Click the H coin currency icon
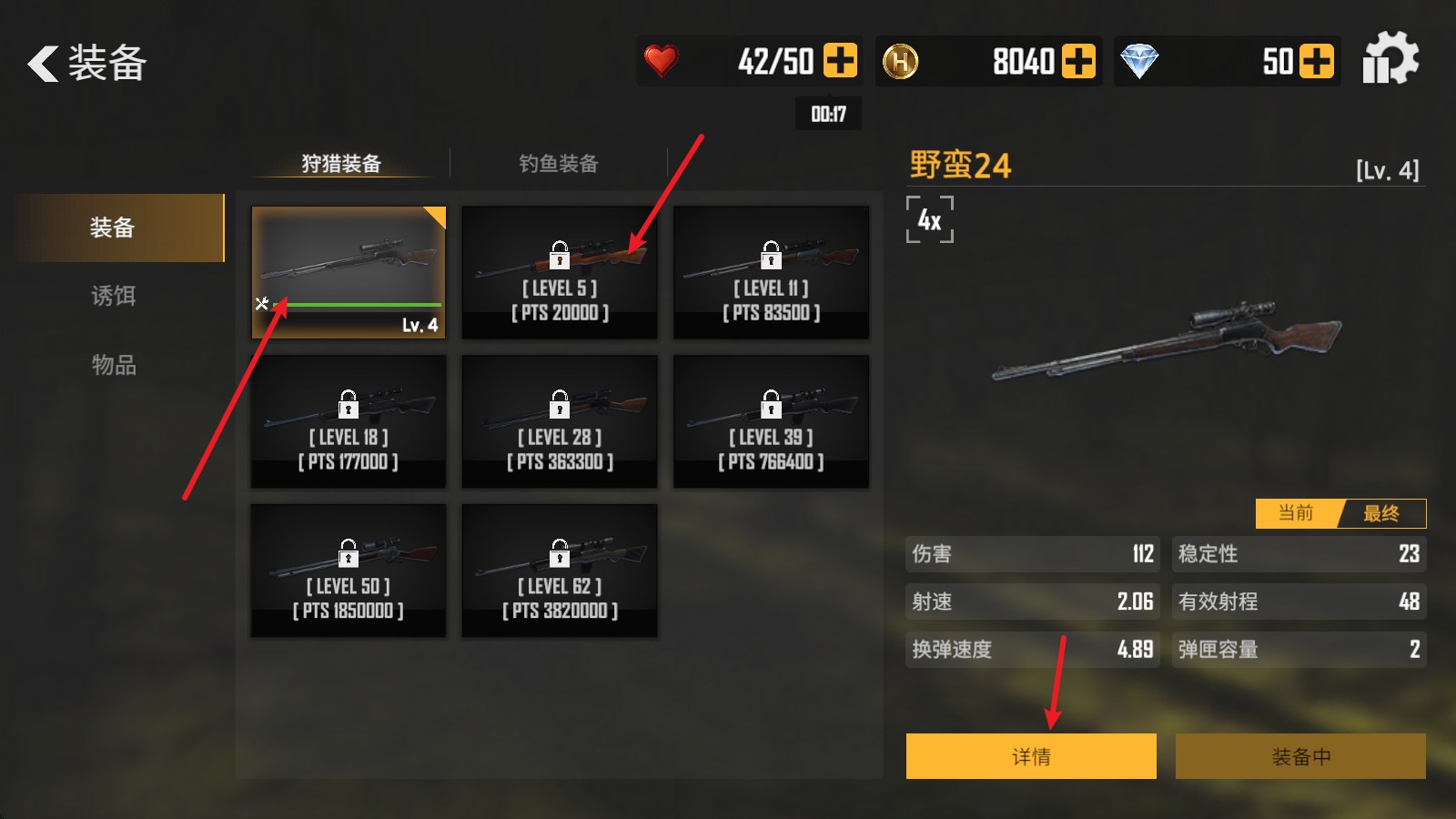 (x=902, y=60)
